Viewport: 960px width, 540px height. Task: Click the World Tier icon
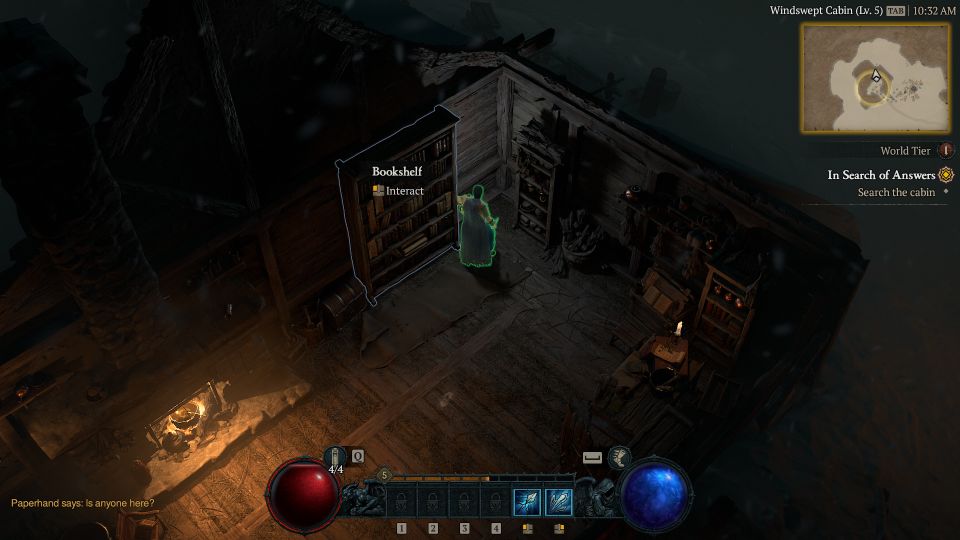click(946, 151)
